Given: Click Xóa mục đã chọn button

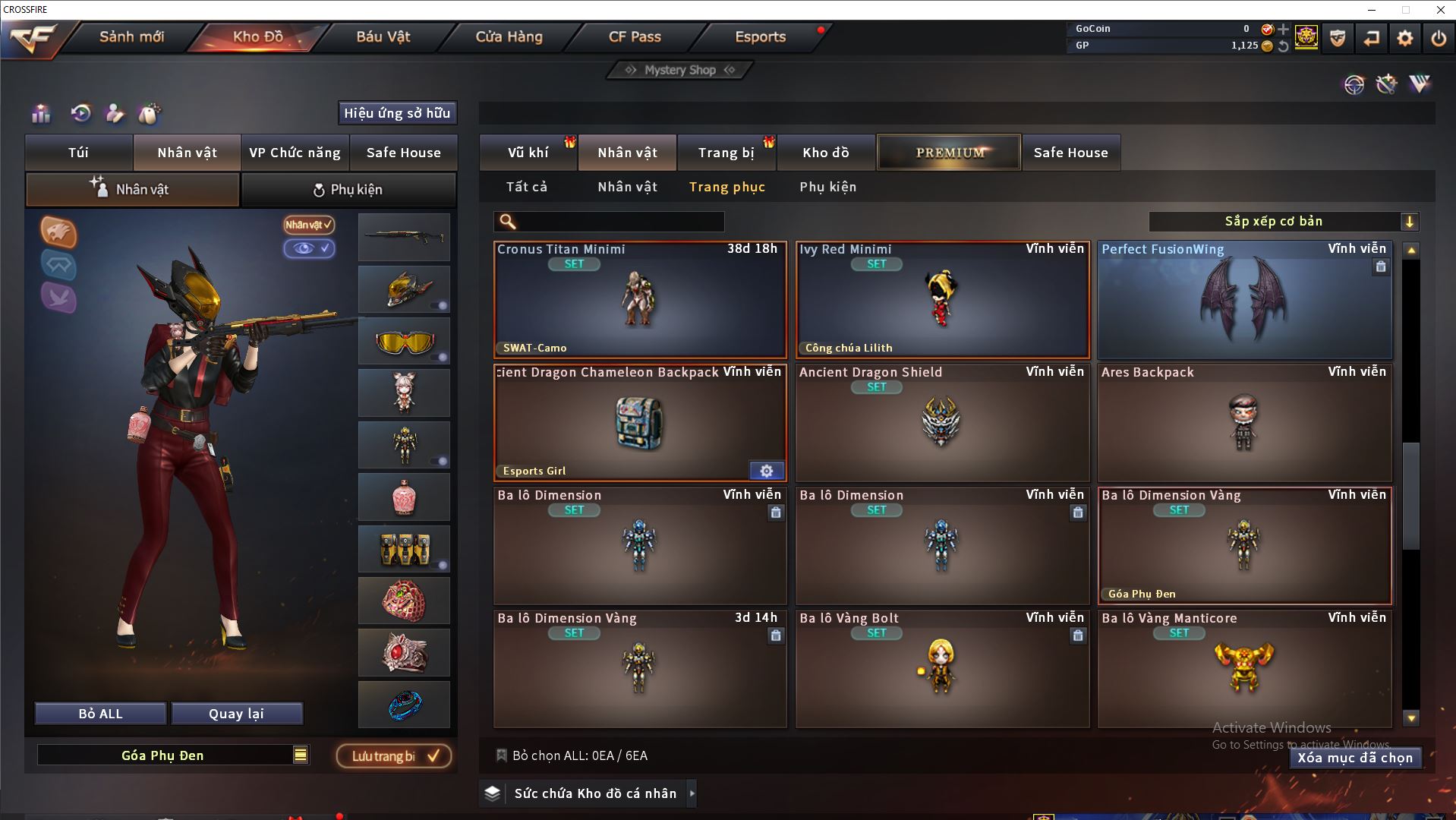Looking at the screenshot, I should point(1355,758).
